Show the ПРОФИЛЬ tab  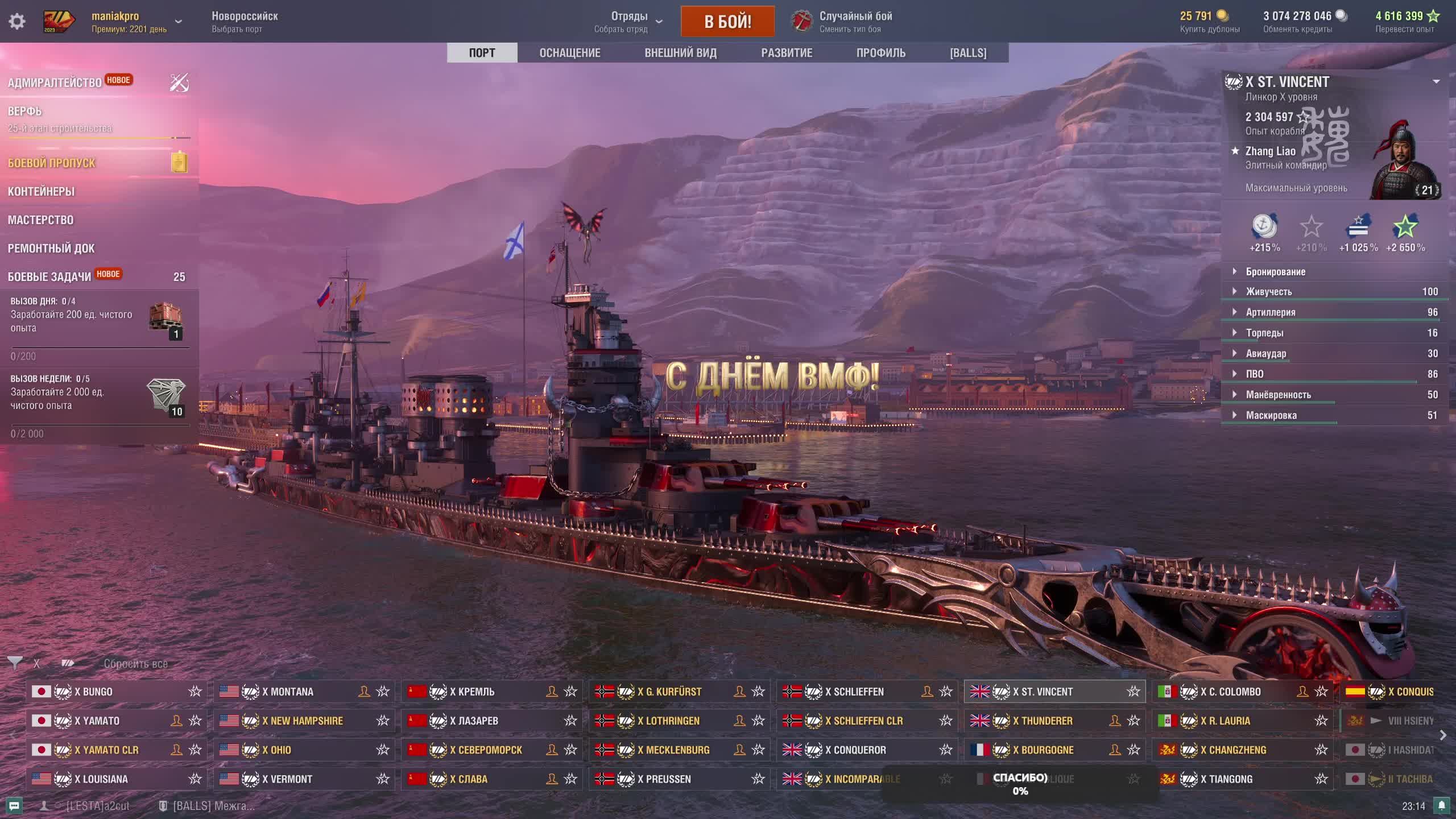coord(880,53)
